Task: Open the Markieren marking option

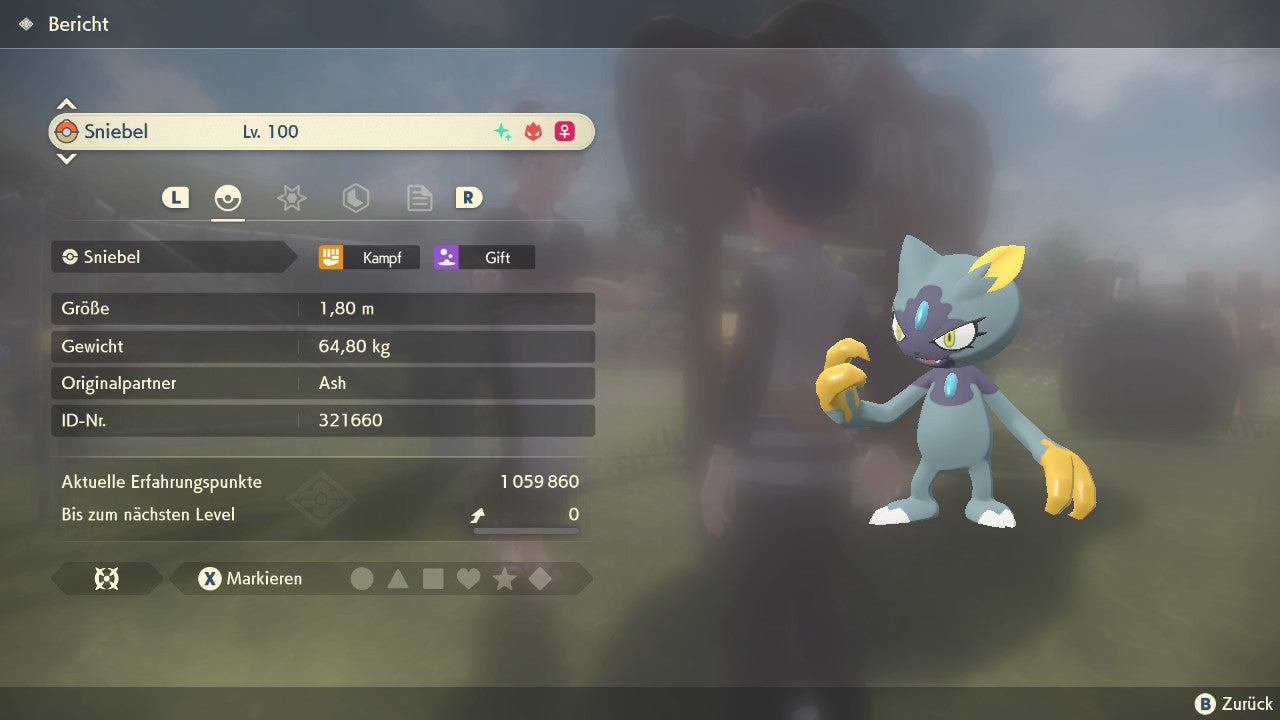Action: coord(251,578)
